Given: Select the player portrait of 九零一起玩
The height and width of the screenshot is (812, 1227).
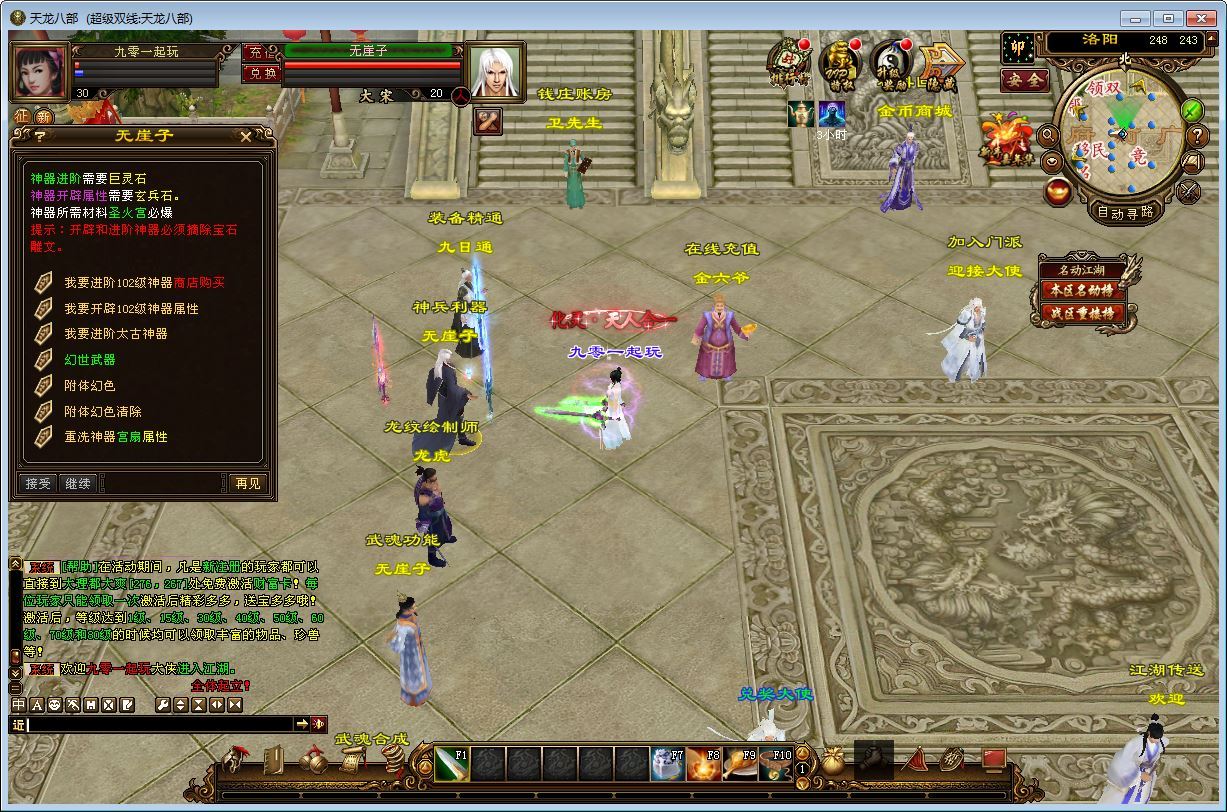Looking at the screenshot, I should (39, 70).
